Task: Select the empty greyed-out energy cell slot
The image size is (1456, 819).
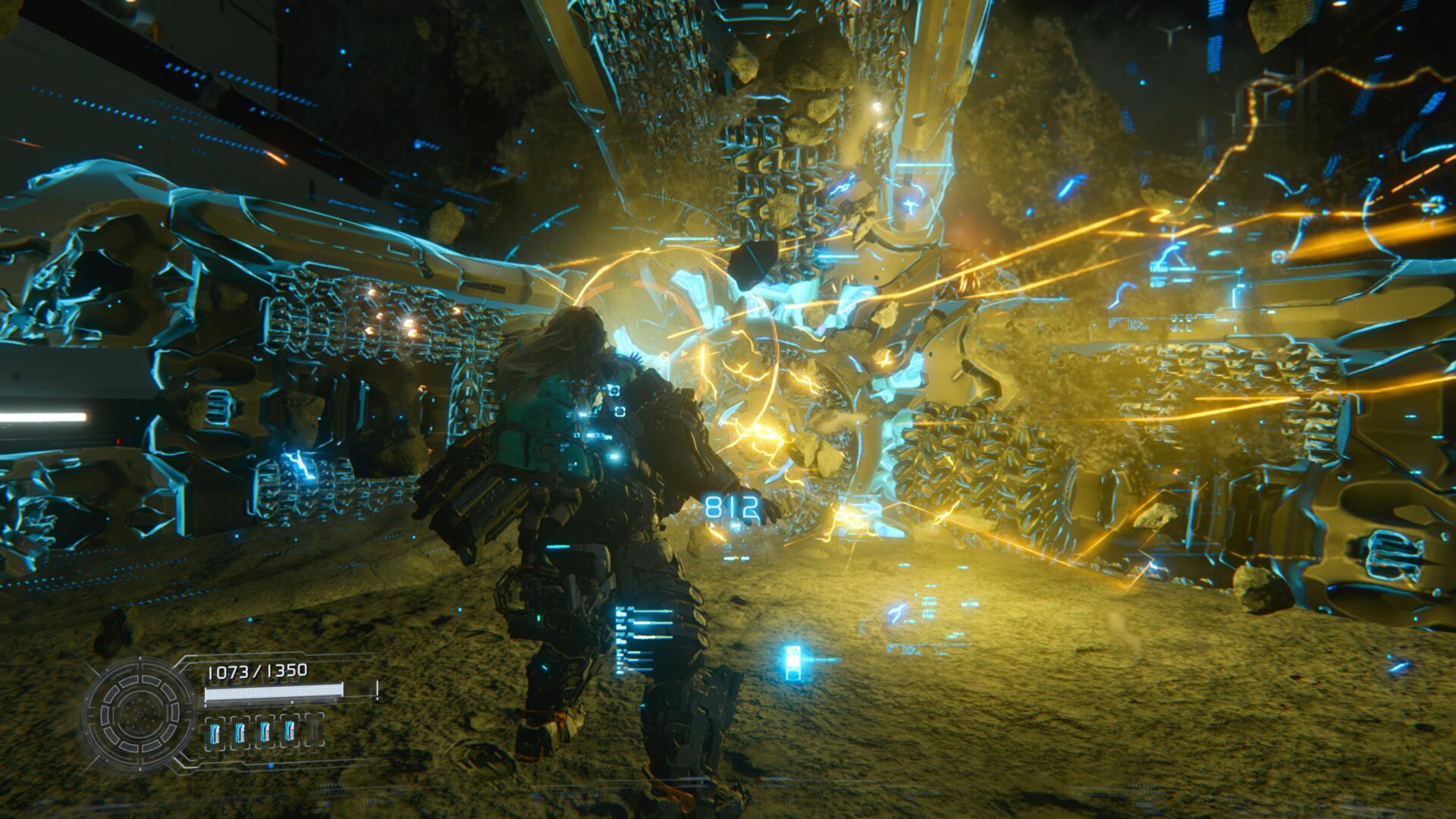Action: (x=314, y=731)
